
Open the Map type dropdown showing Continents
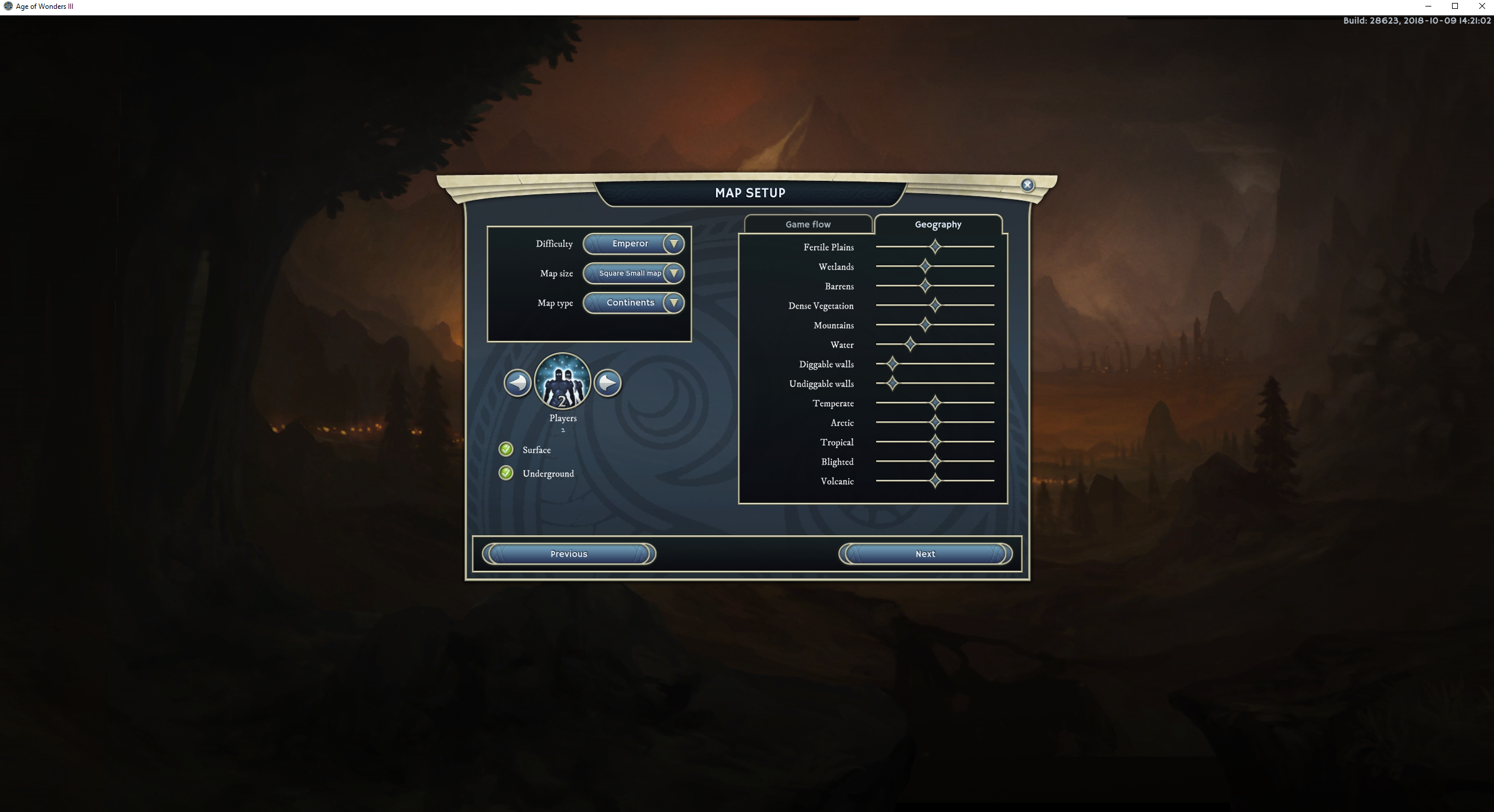coord(633,303)
